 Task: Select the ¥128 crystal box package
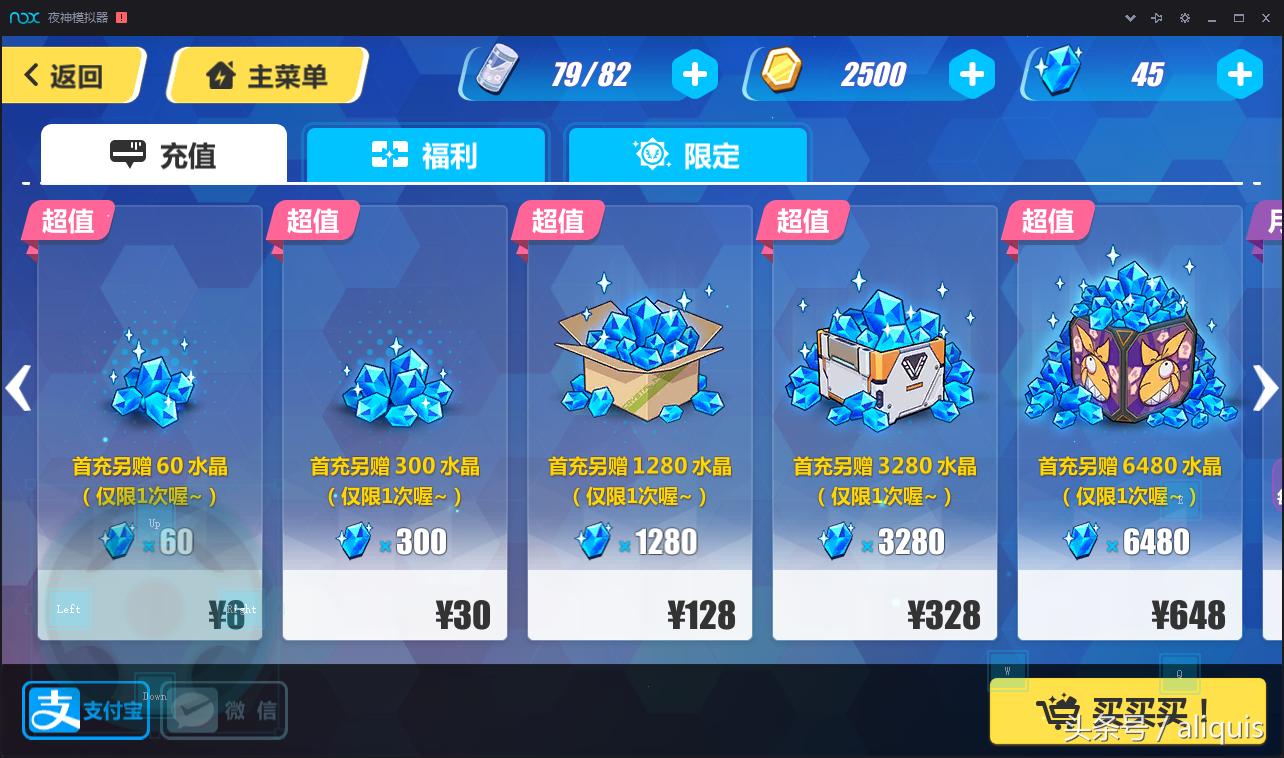pyautogui.click(x=640, y=420)
